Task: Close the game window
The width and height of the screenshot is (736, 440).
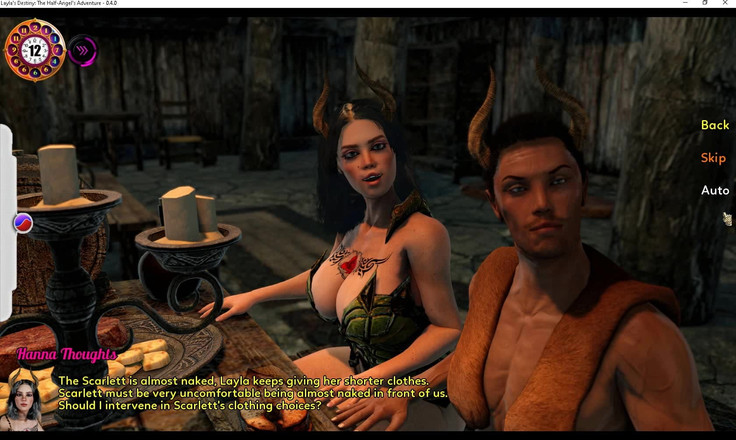Action: coord(725,4)
